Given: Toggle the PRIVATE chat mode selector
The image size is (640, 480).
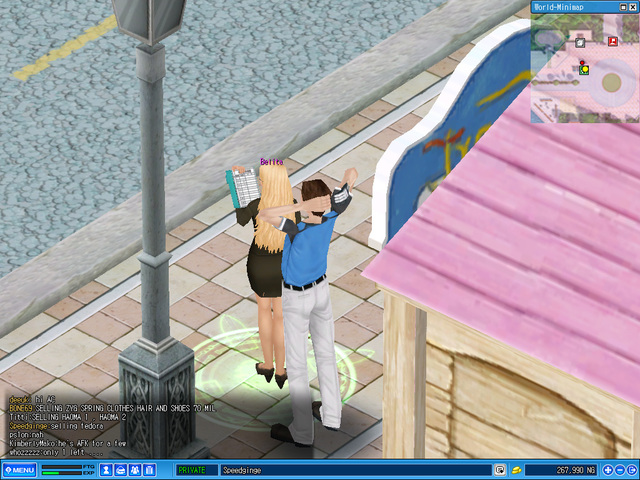Looking at the screenshot, I should 196,470.
